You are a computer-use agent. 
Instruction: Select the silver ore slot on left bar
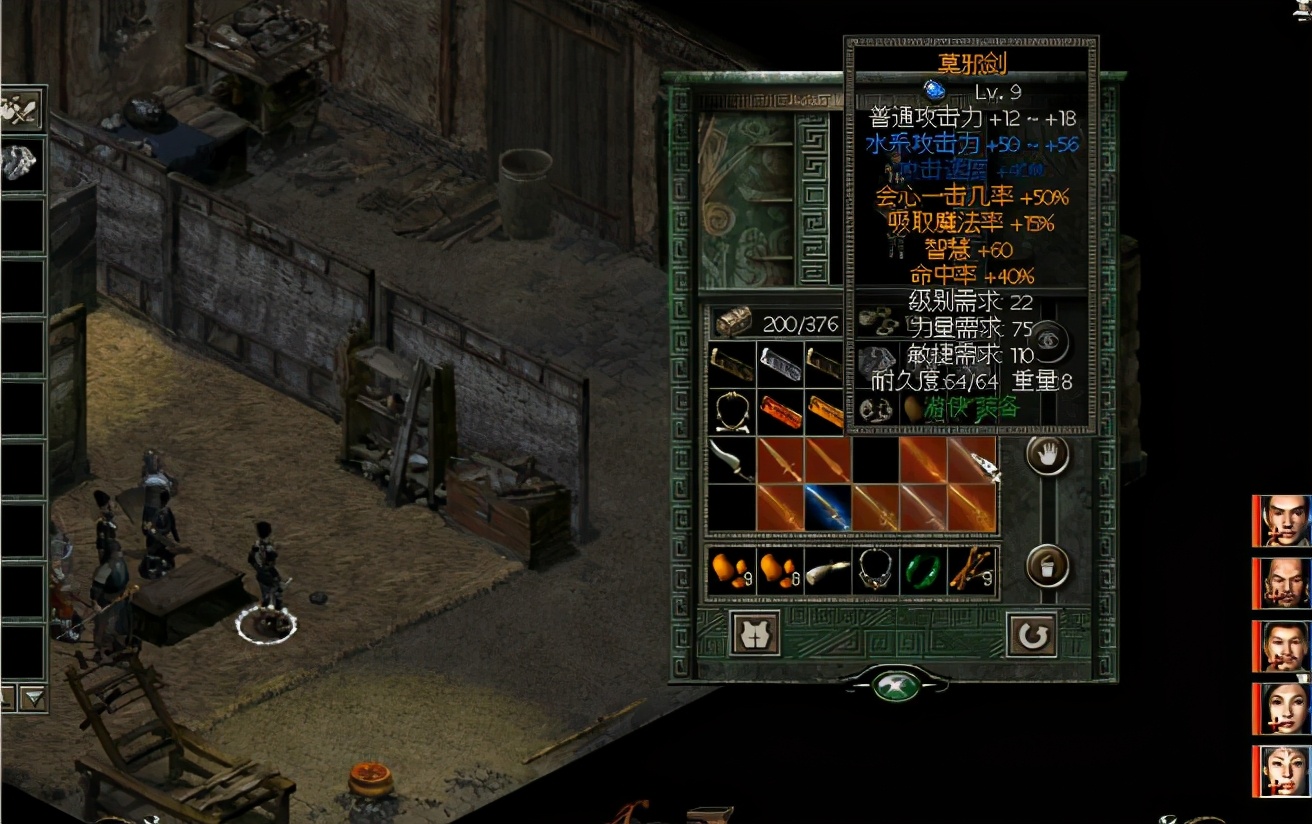(21, 163)
